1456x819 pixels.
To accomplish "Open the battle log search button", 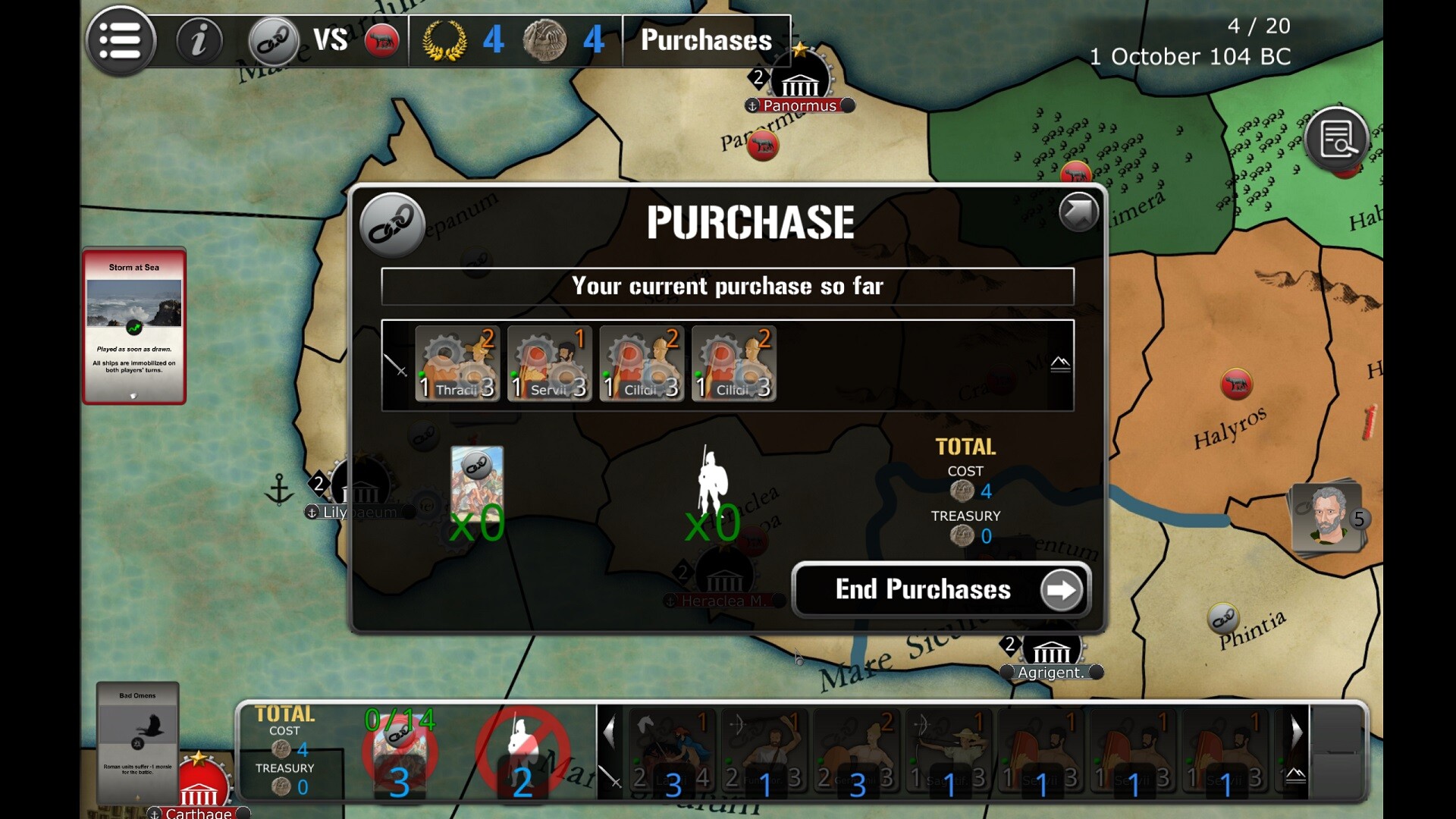I will click(1336, 139).
